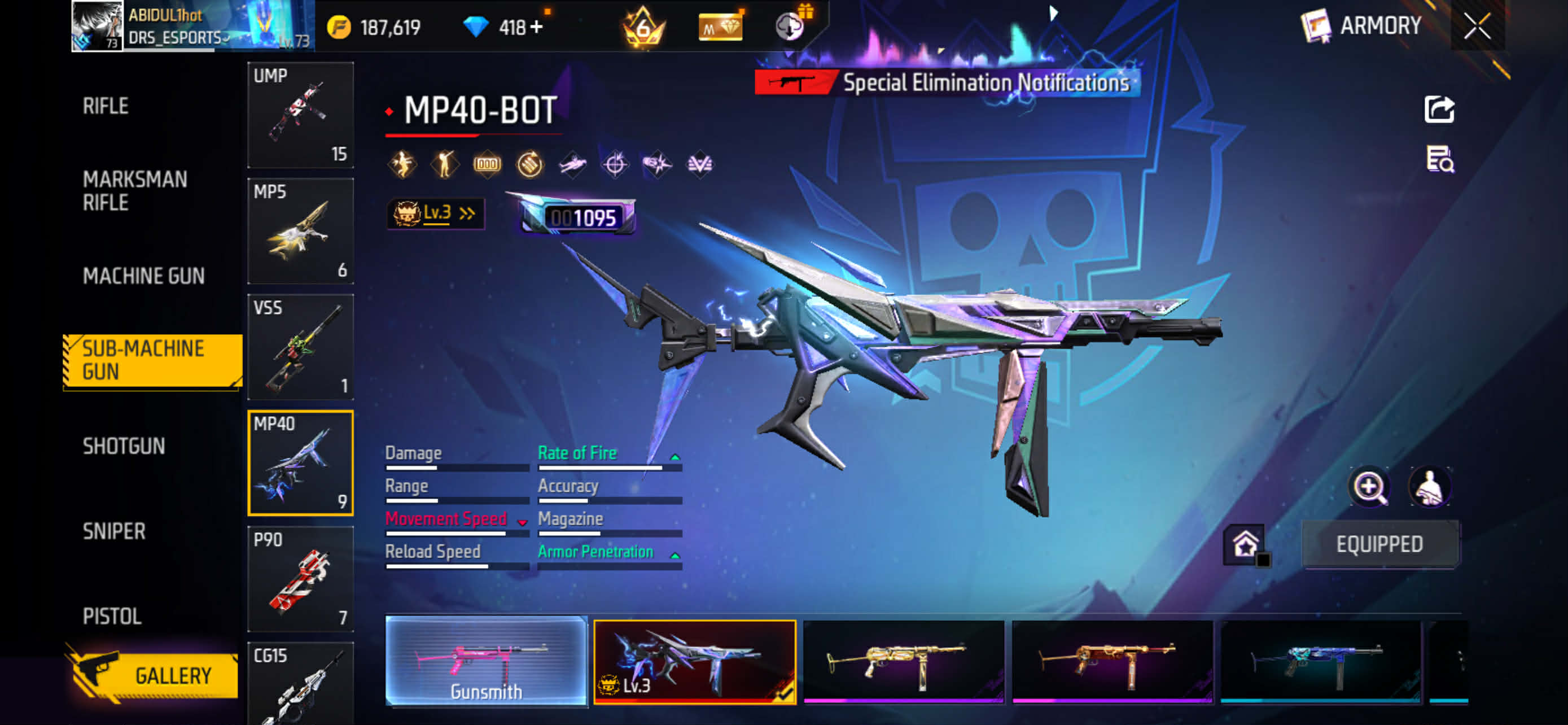Click the Lv.3 skin upgrade button

click(436, 213)
